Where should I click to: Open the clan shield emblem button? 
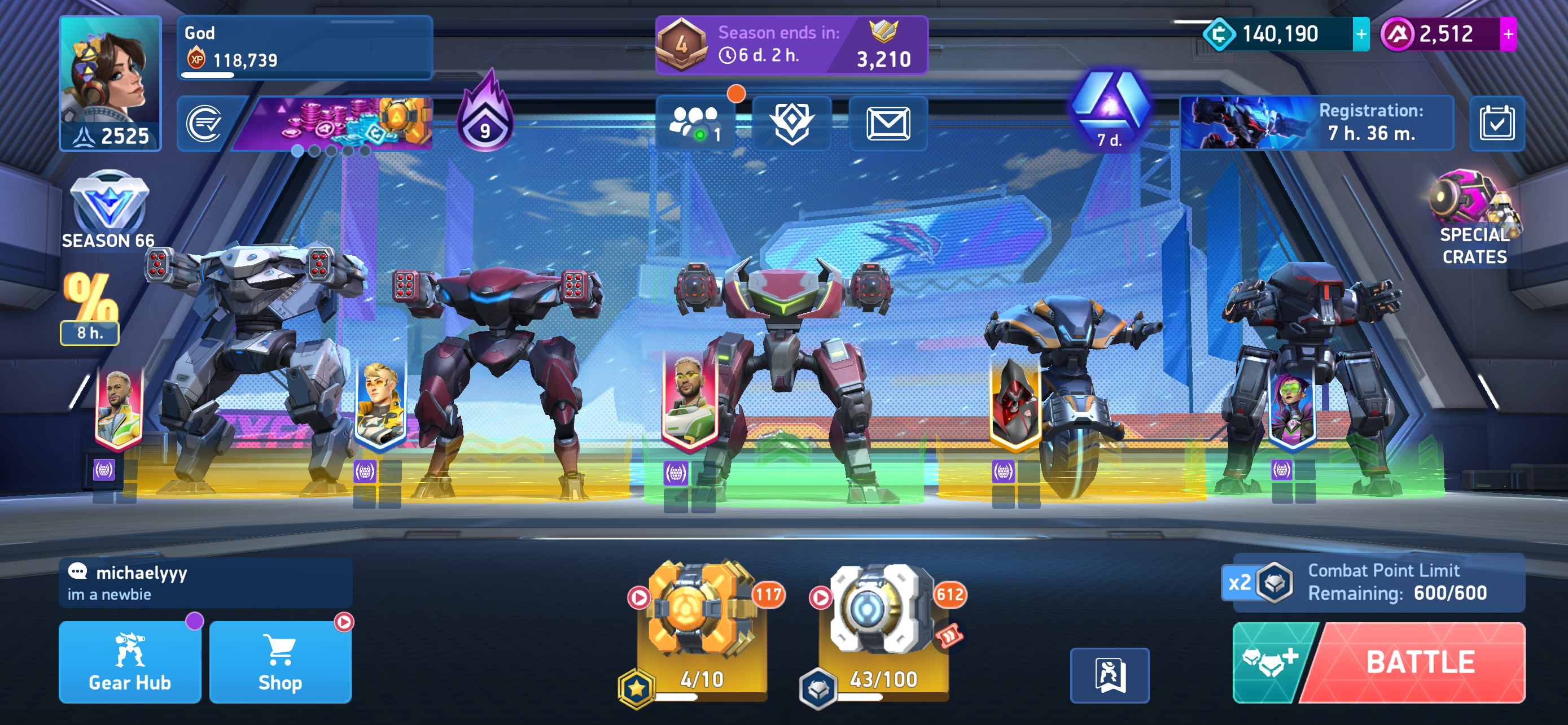click(x=791, y=124)
